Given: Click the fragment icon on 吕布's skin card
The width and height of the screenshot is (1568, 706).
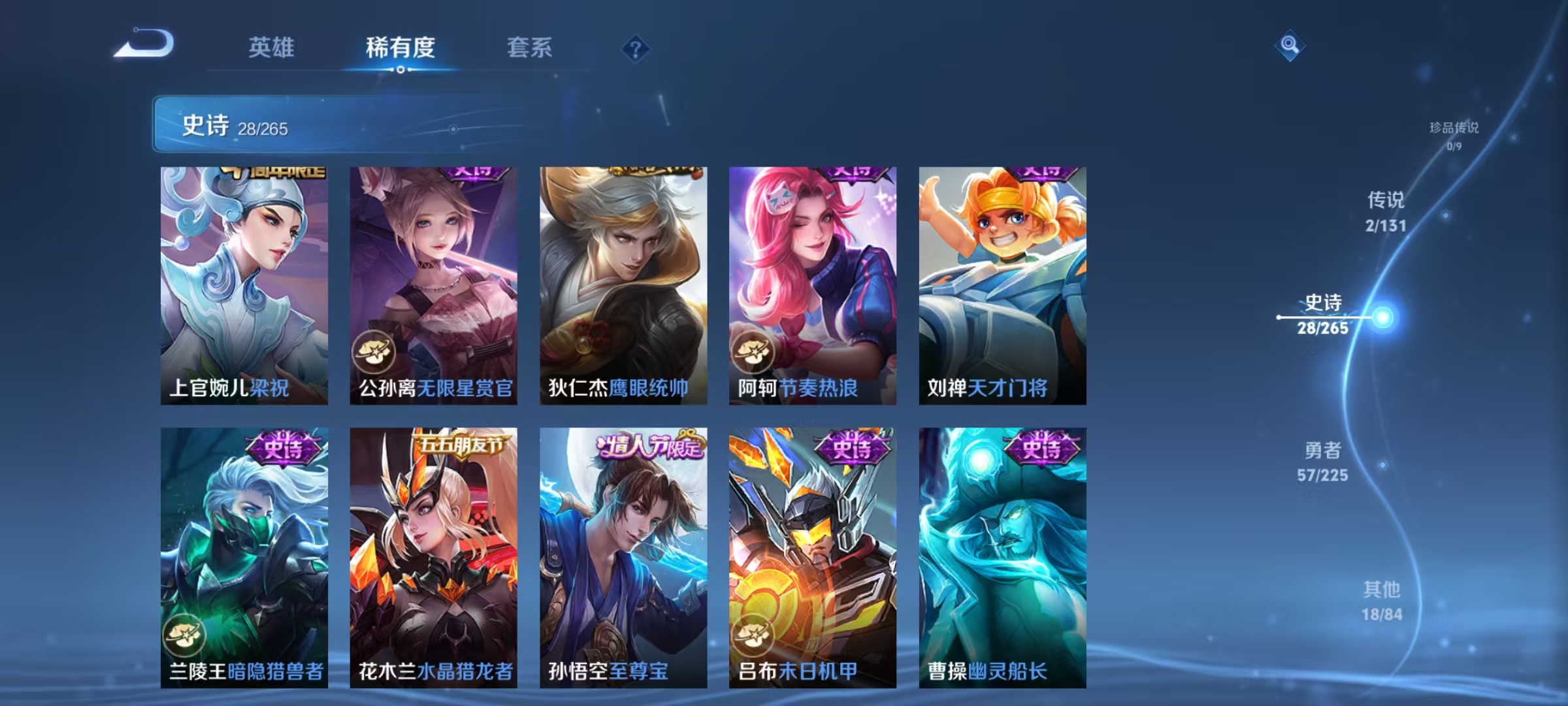Looking at the screenshot, I should tap(753, 633).
